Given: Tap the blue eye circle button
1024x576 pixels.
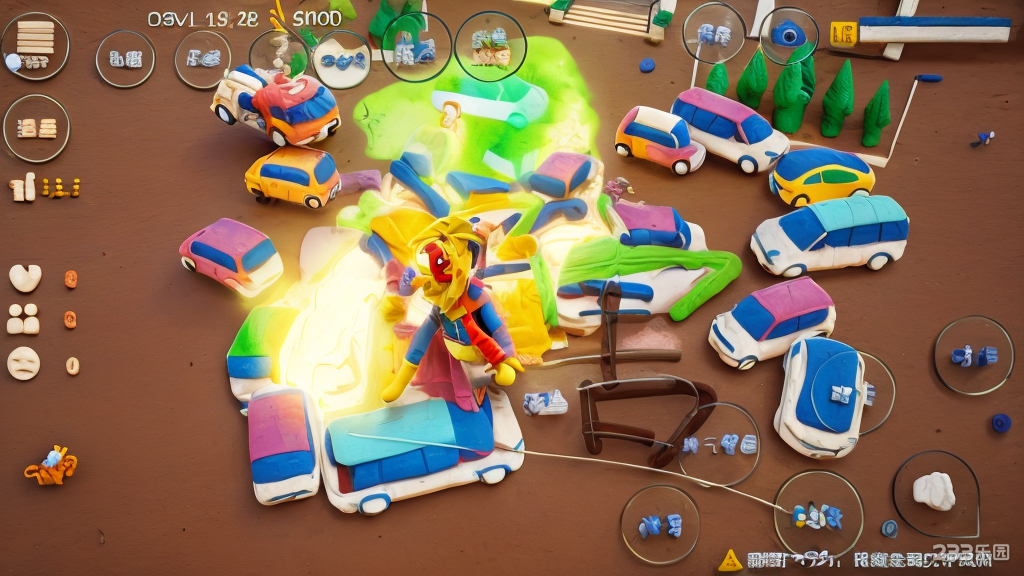Looking at the screenshot, I should tap(789, 35).
